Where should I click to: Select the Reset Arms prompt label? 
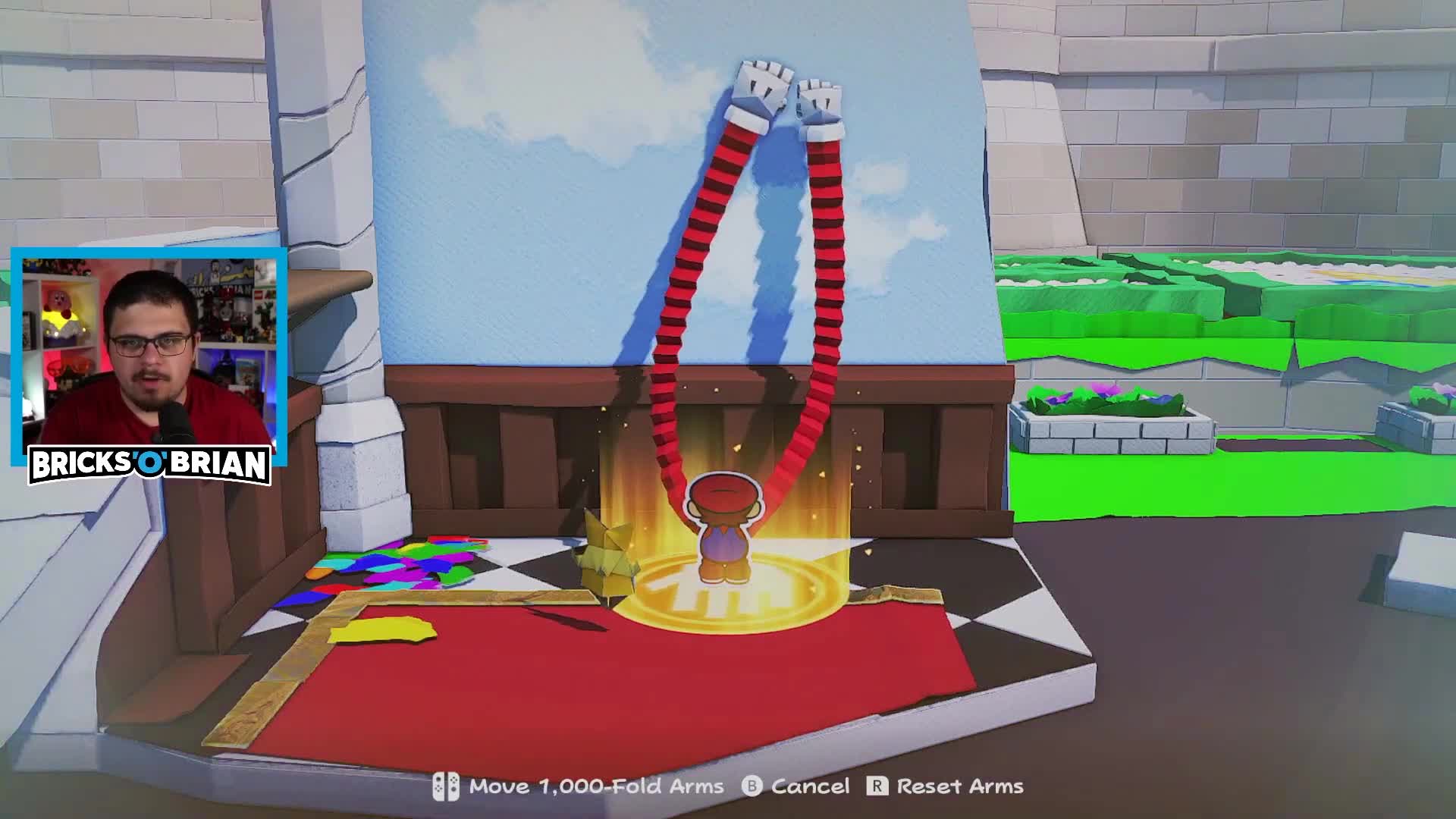tap(959, 786)
